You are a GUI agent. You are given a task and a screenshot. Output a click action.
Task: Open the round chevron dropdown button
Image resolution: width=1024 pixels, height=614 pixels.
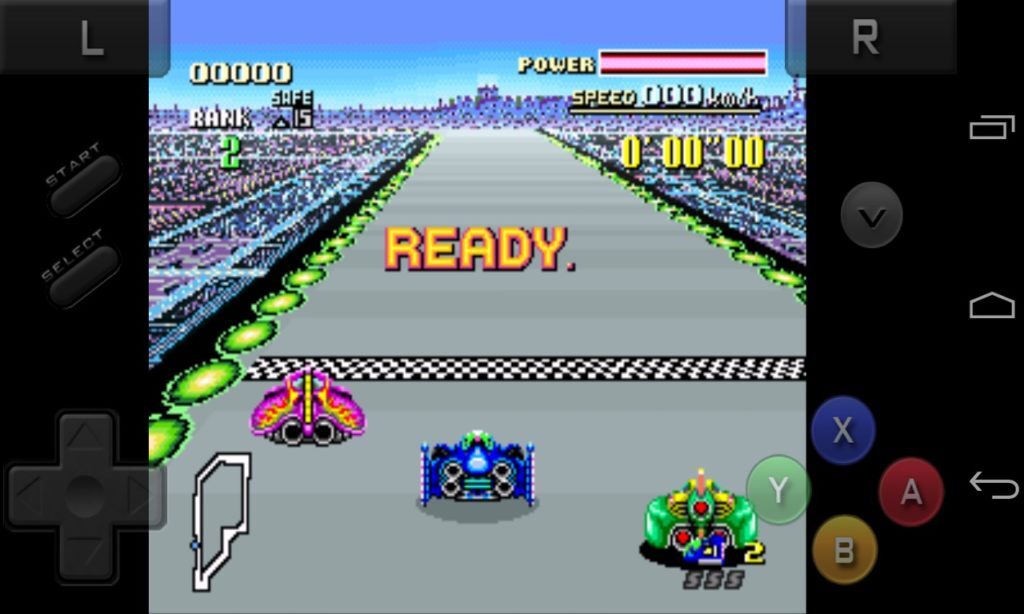coord(871,215)
